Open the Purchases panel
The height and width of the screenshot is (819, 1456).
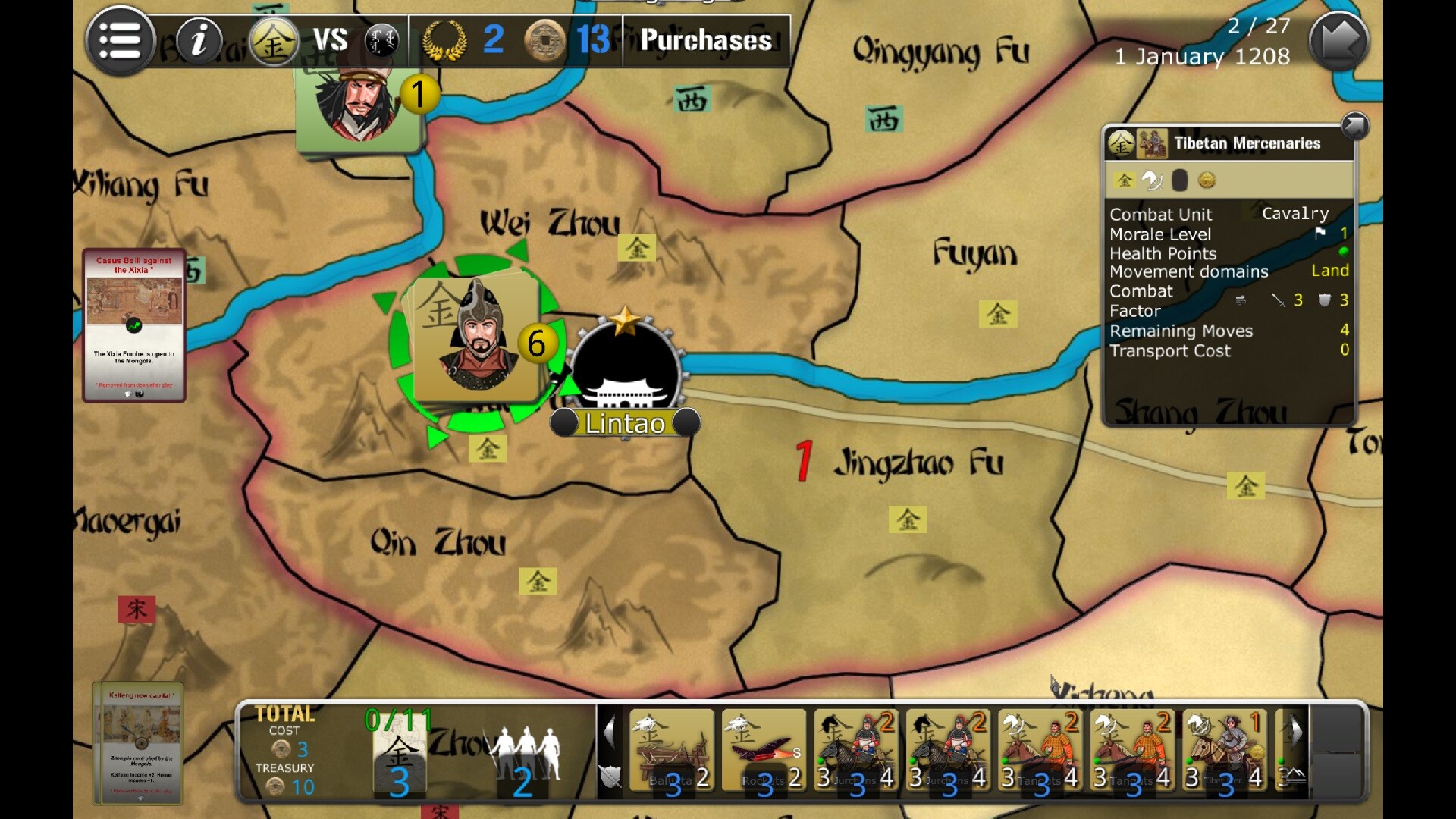click(x=704, y=41)
